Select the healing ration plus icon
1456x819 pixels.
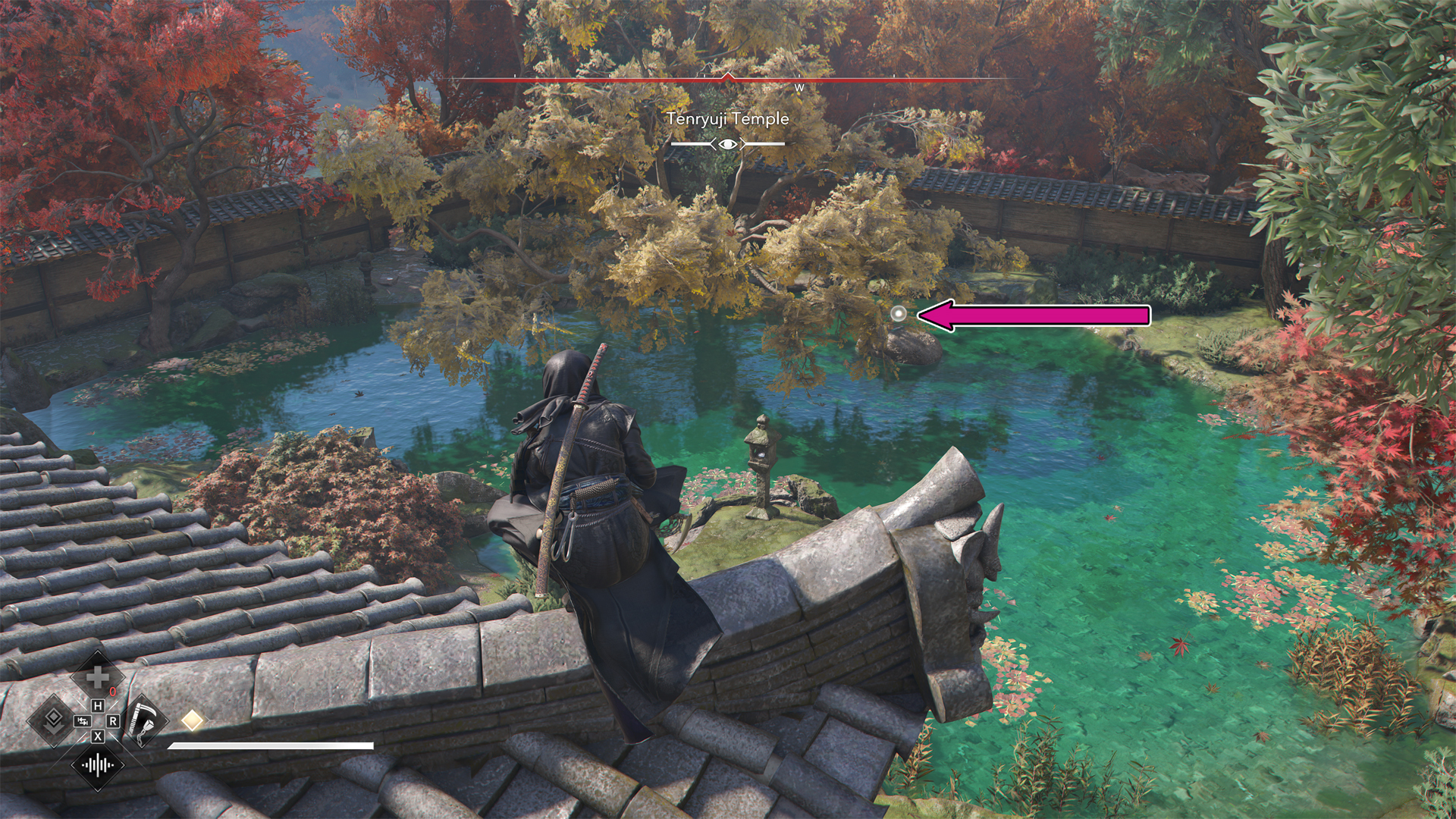pos(97,677)
